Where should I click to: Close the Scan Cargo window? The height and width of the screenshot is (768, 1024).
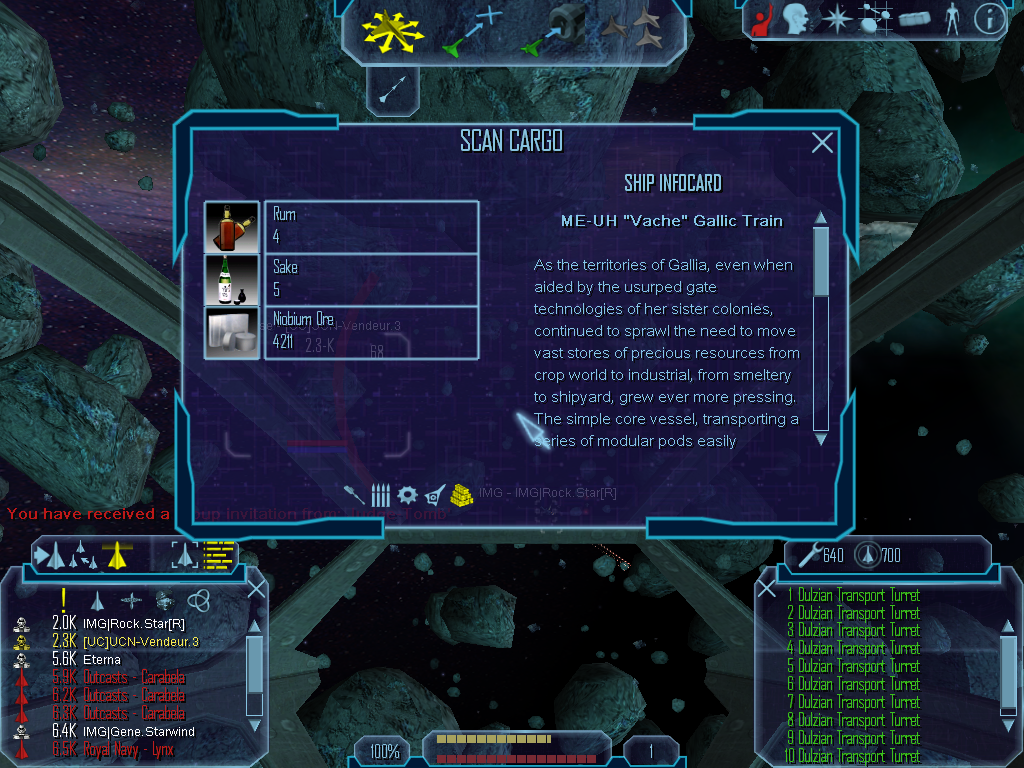click(822, 143)
